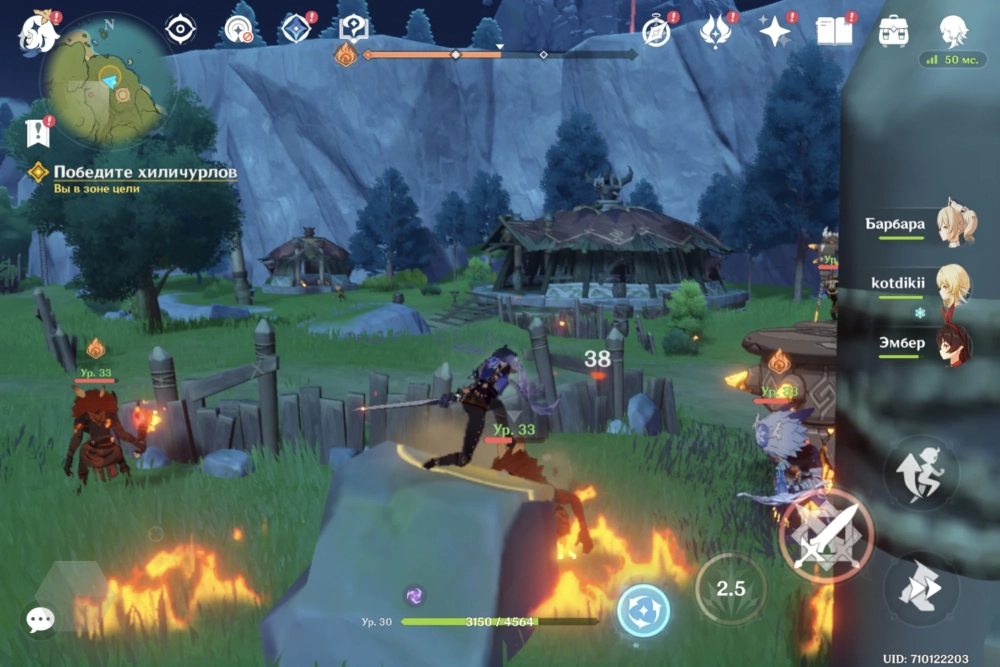
Task: Select the tracked quest "Победите хиличурлов"
Action: pos(145,173)
